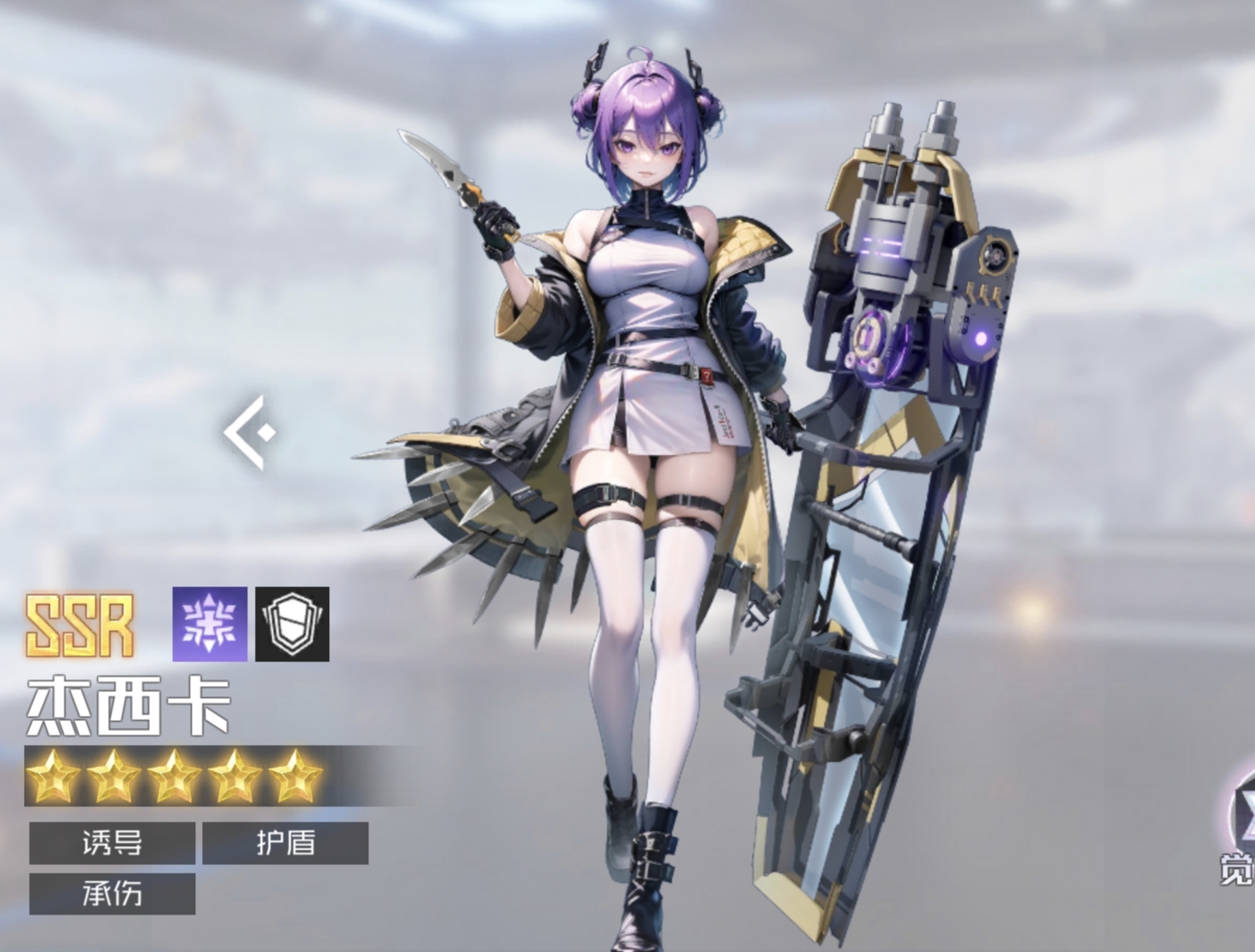The width and height of the screenshot is (1255, 952).
Task: Open the 诱导 trait tag
Action: click(113, 843)
